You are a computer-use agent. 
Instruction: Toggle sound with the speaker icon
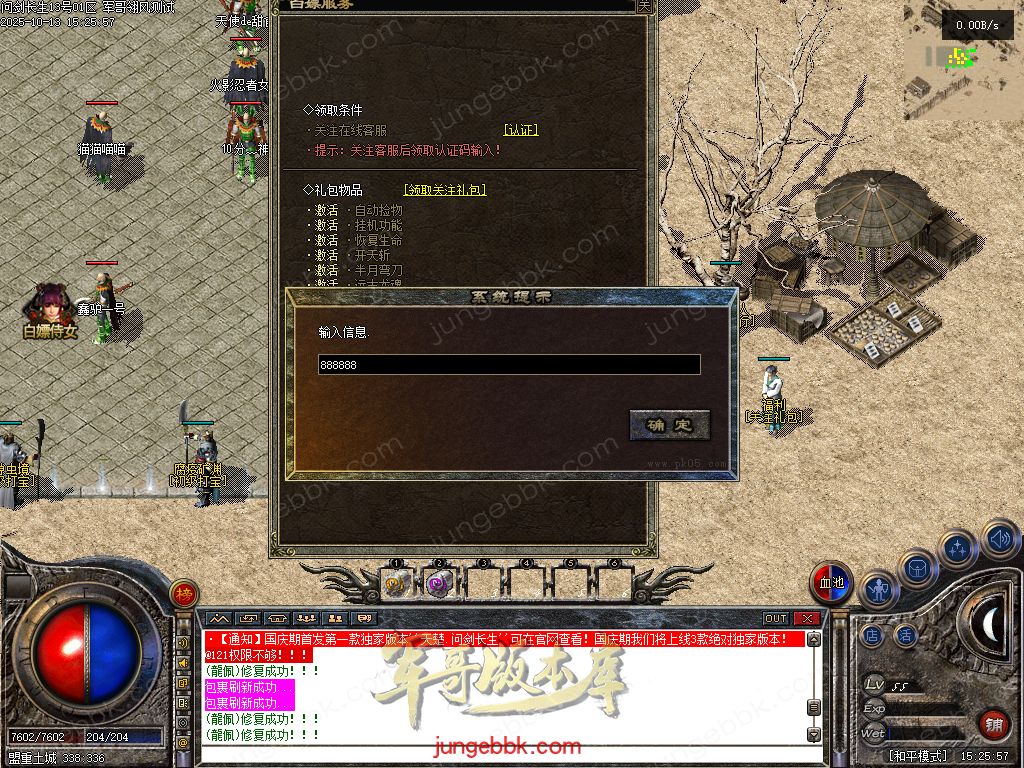(1000, 540)
